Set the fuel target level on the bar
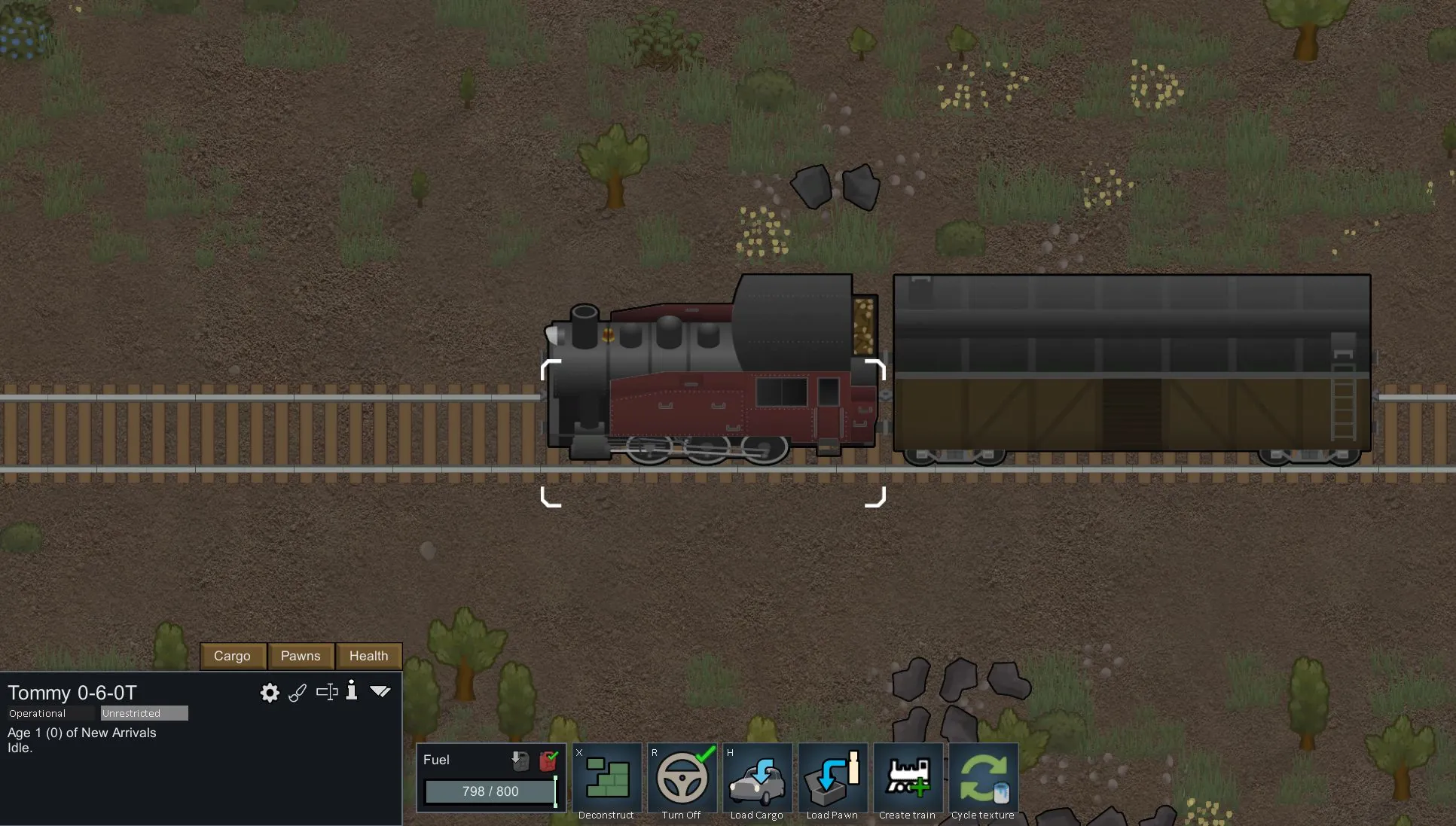1456x826 pixels. 490,791
